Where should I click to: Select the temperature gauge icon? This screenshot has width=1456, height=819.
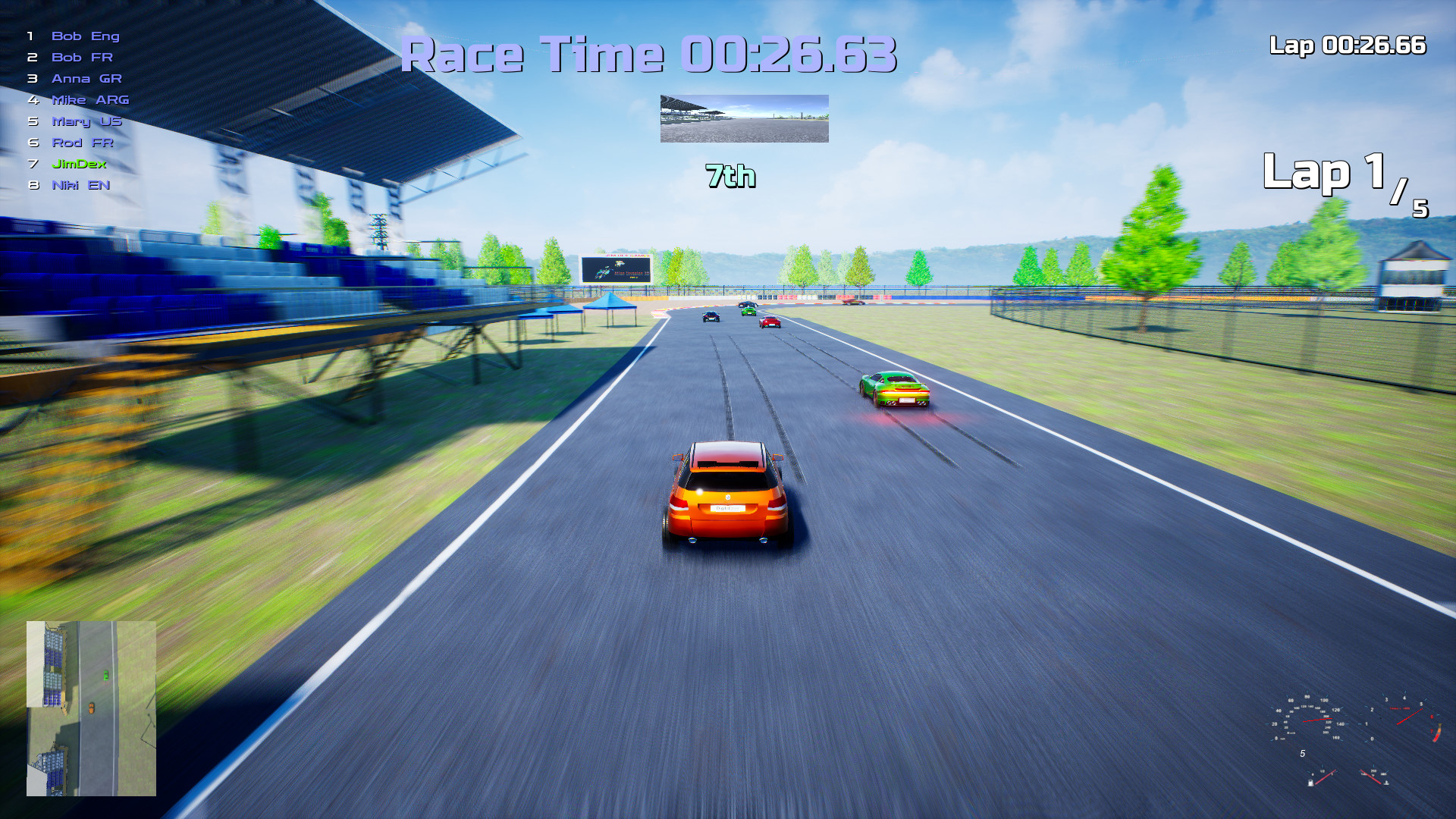(1386, 783)
